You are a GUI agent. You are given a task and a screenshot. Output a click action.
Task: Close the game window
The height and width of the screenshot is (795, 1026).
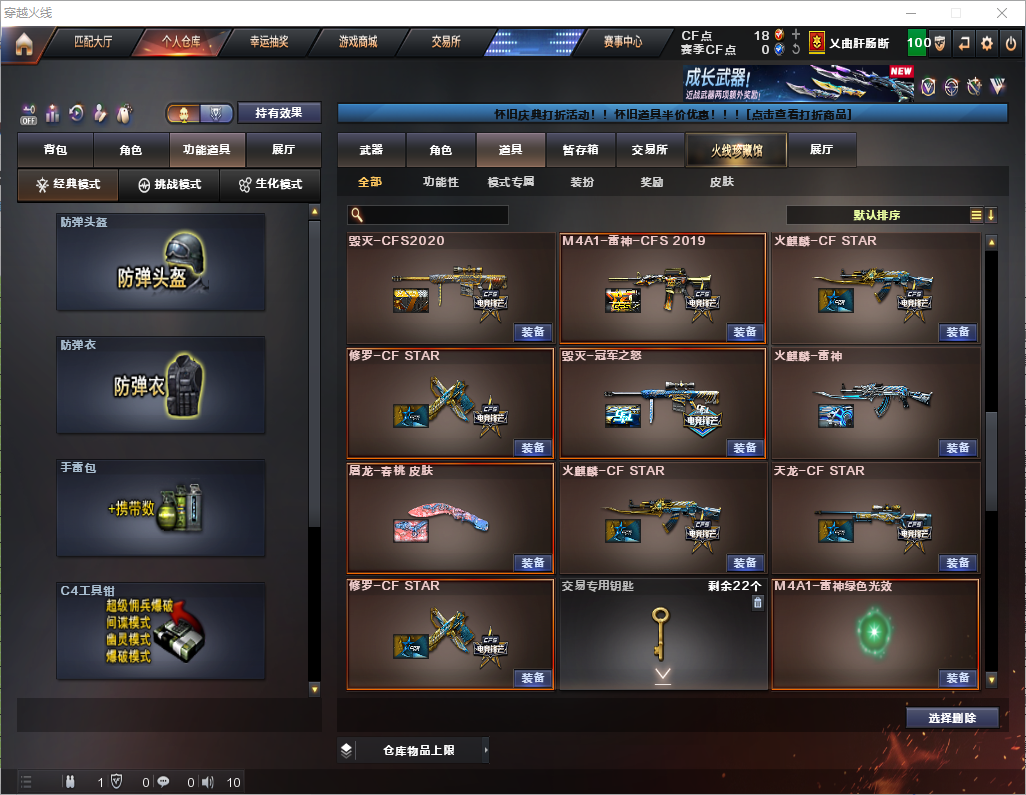[x=1002, y=13]
